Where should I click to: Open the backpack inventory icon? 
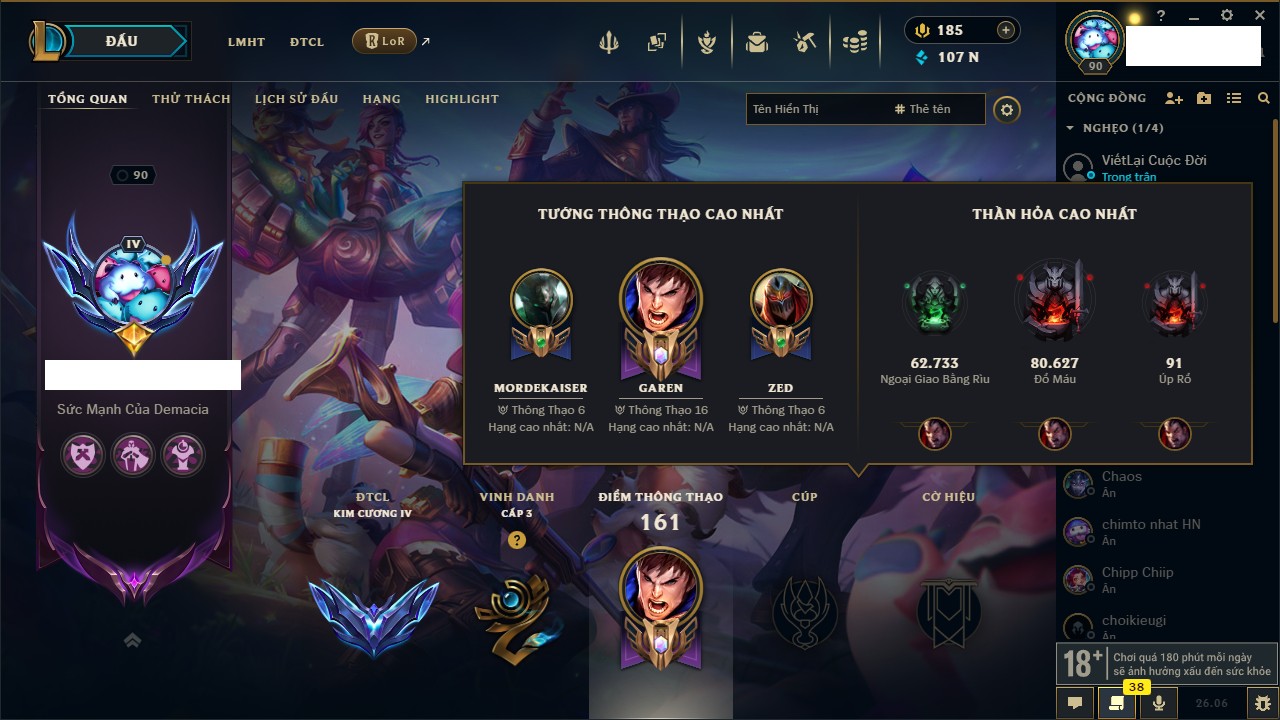pyautogui.click(x=757, y=42)
